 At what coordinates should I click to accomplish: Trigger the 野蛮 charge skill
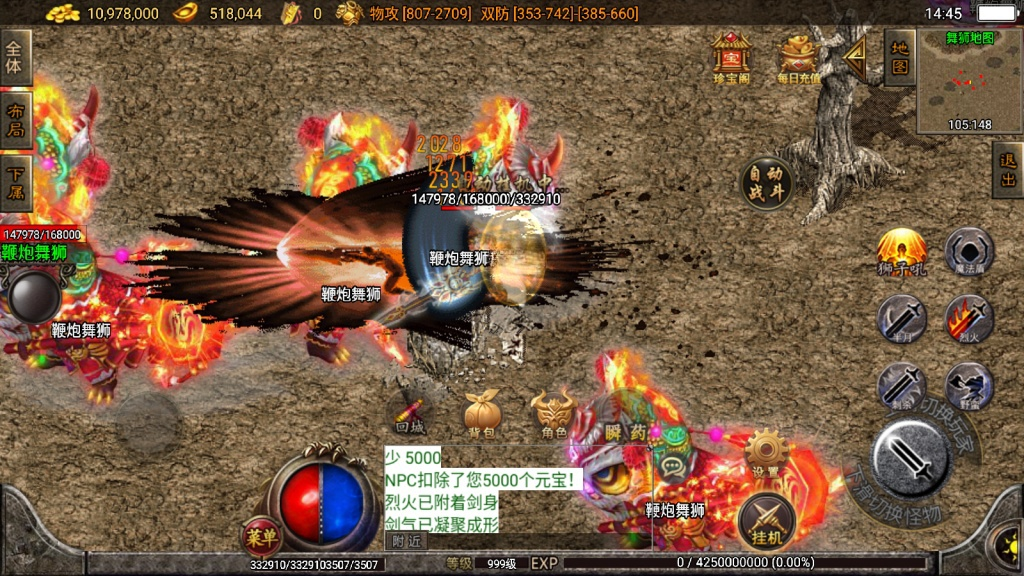pyautogui.click(x=969, y=387)
